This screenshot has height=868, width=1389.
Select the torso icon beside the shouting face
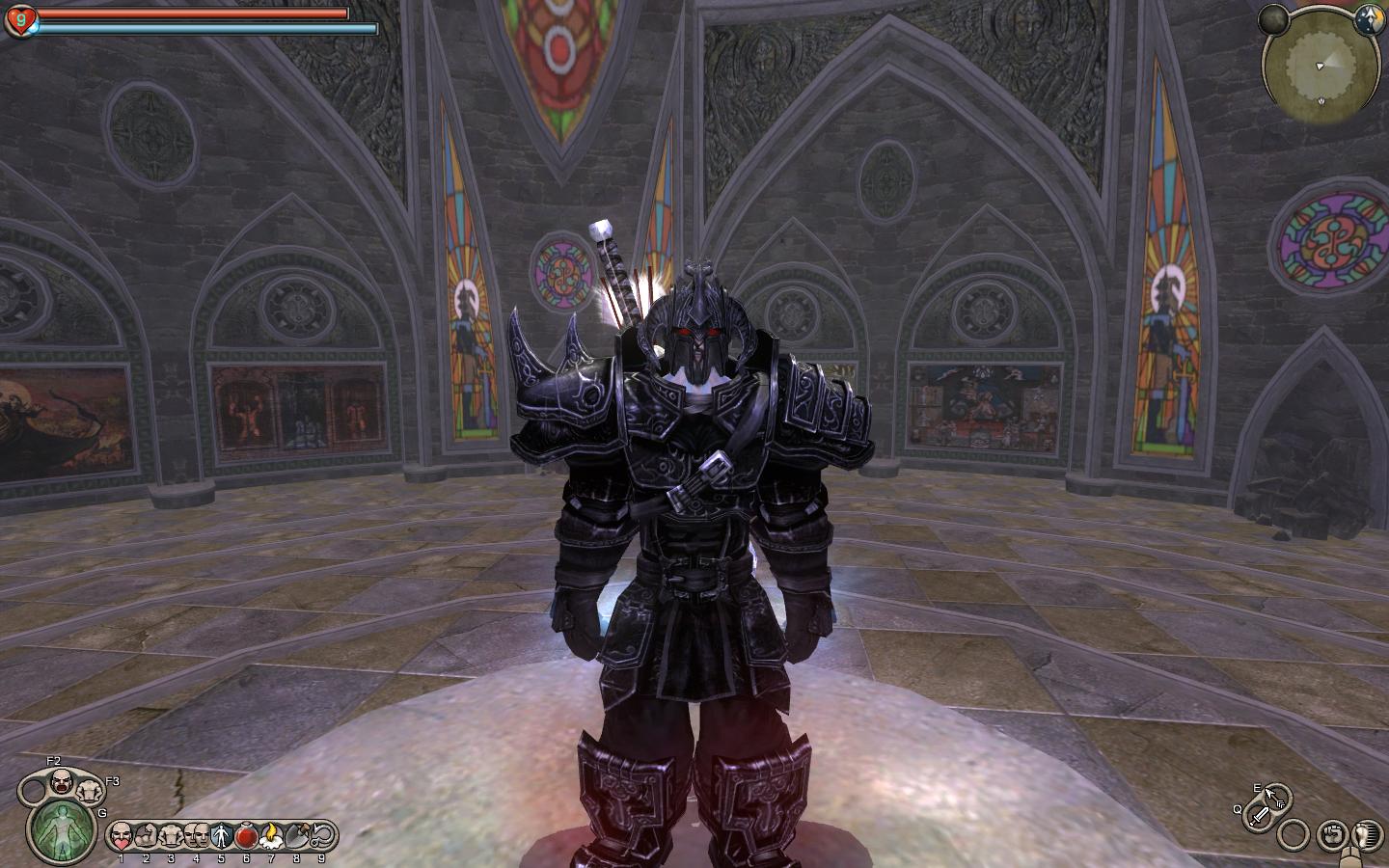(91, 791)
